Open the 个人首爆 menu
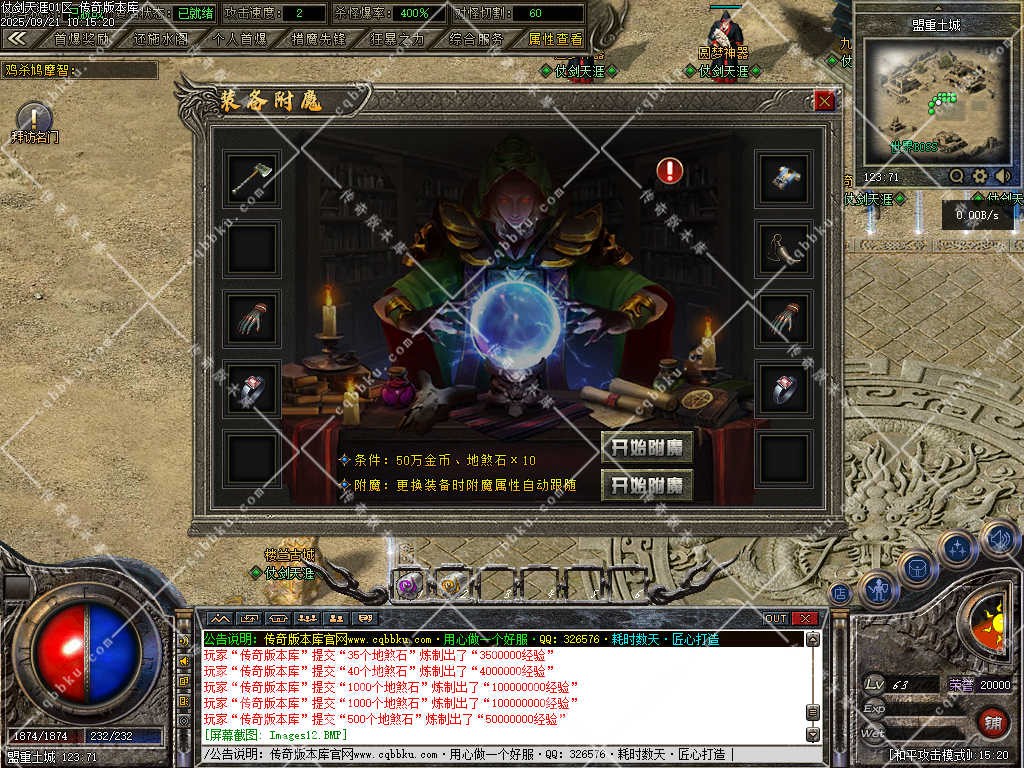The width and height of the screenshot is (1024, 768). click(240, 39)
